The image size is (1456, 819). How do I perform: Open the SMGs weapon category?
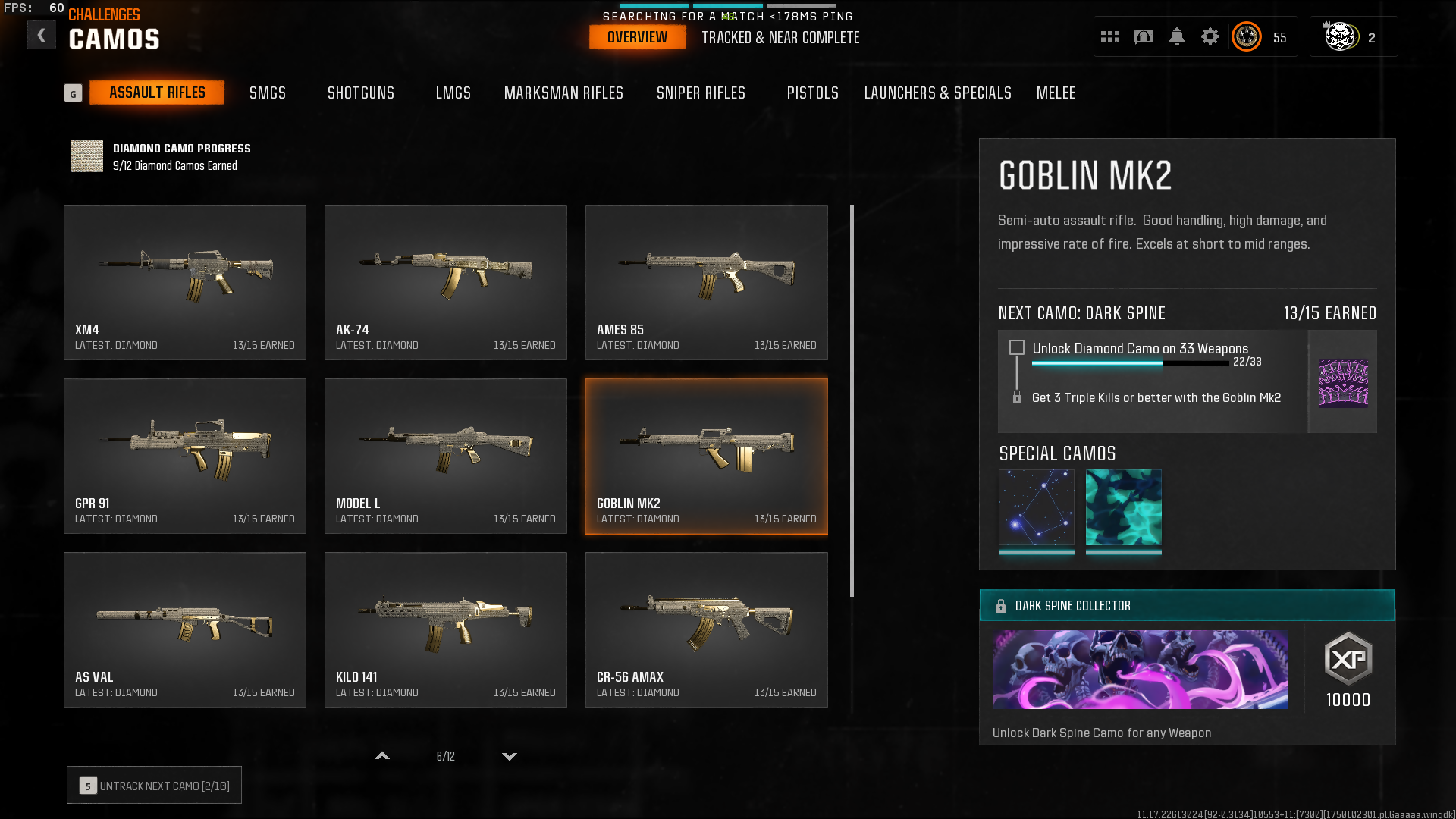(268, 93)
